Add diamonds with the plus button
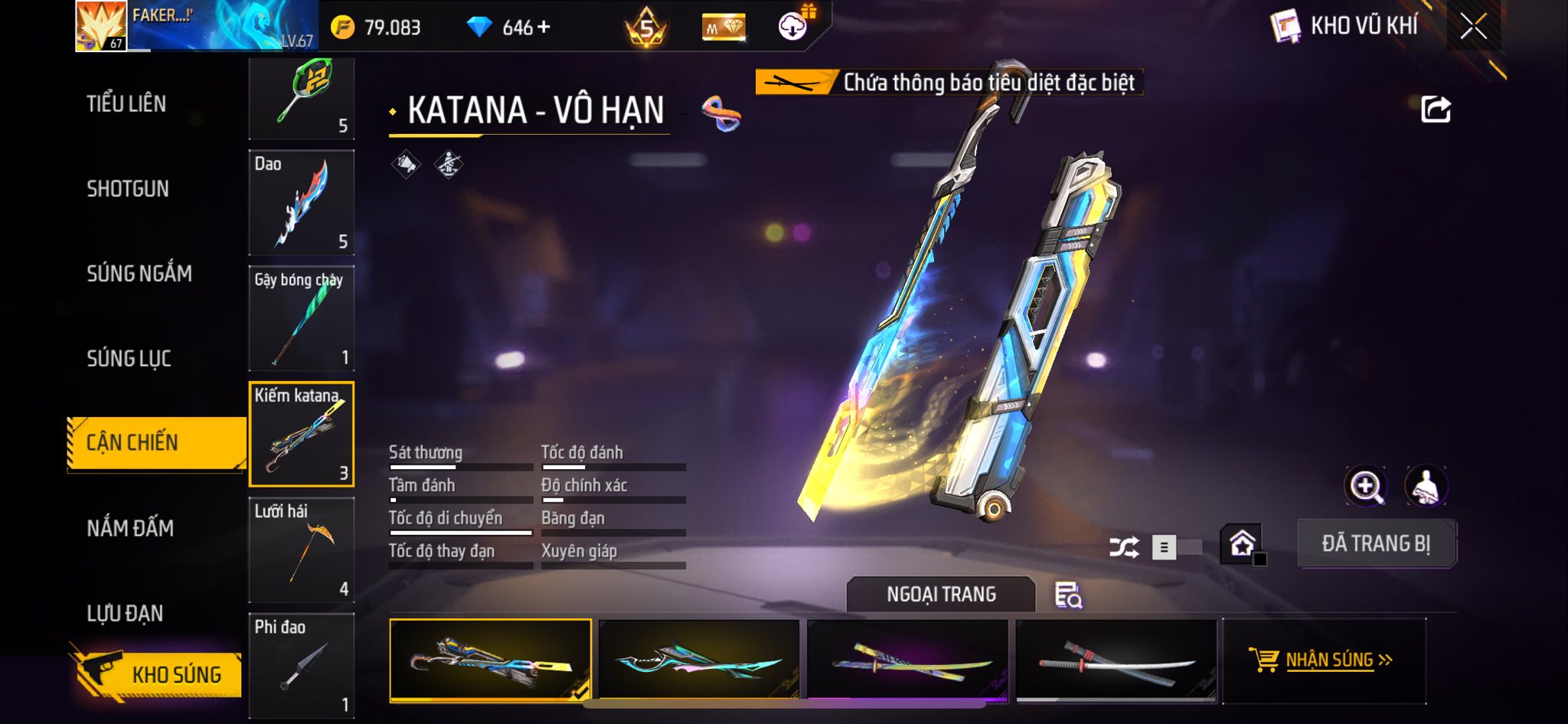The height and width of the screenshot is (724, 1568). [544, 28]
